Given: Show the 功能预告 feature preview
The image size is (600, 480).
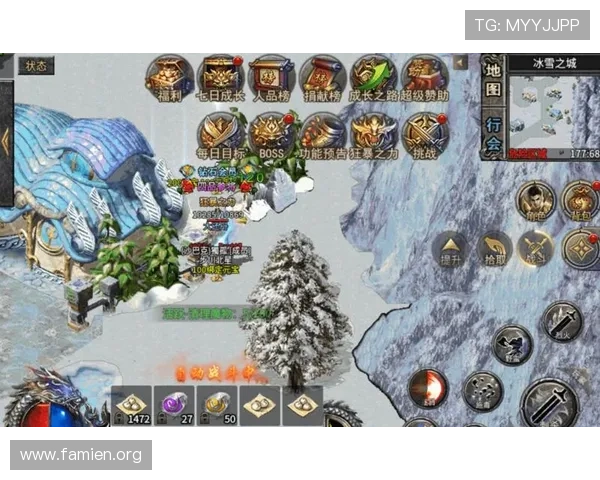Looking at the screenshot, I should point(322,133).
